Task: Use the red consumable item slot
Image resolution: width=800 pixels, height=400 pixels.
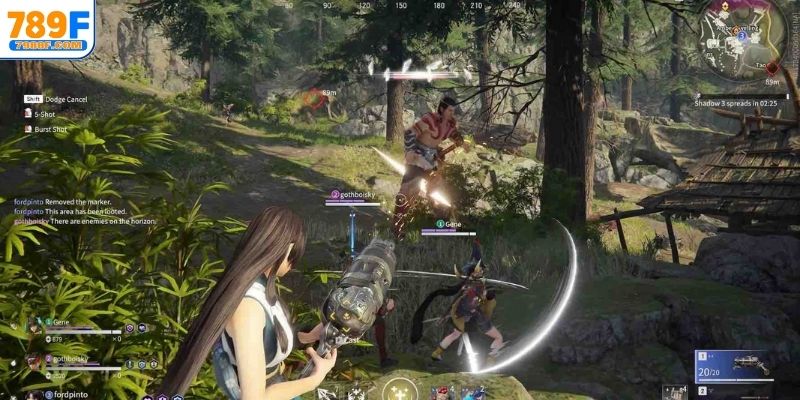Action: [x=441, y=391]
